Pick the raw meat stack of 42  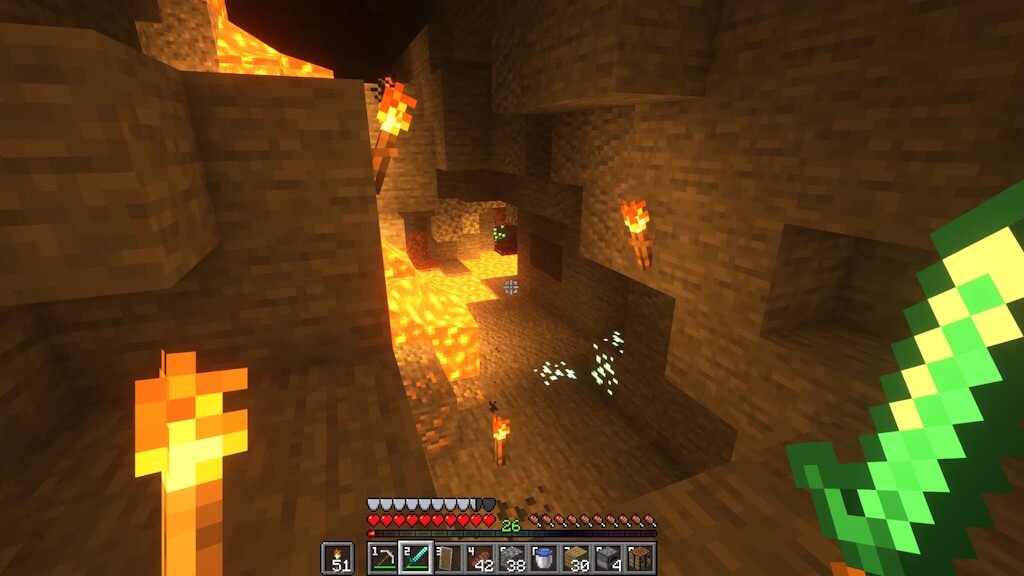[479, 558]
